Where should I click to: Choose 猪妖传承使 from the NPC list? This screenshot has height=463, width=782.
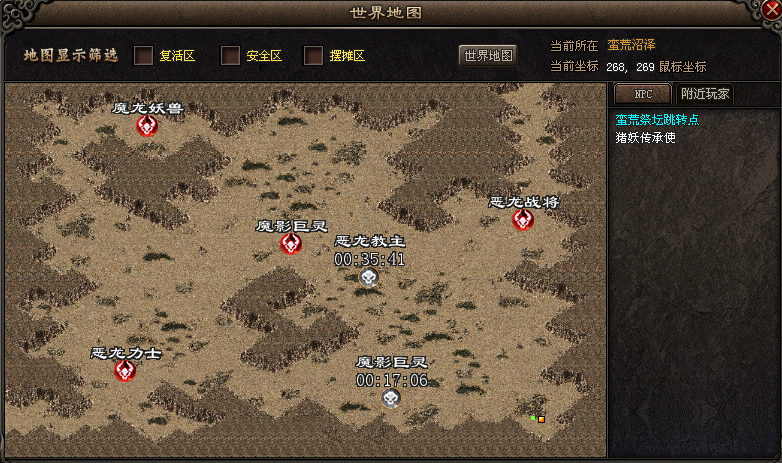[x=645, y=137]
